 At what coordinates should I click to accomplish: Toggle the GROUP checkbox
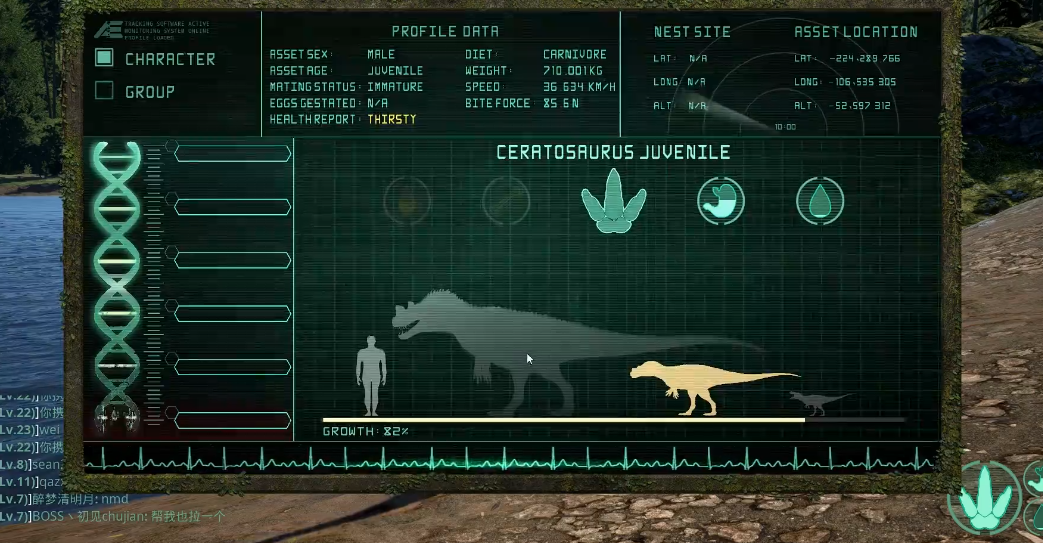pos(104,91)
